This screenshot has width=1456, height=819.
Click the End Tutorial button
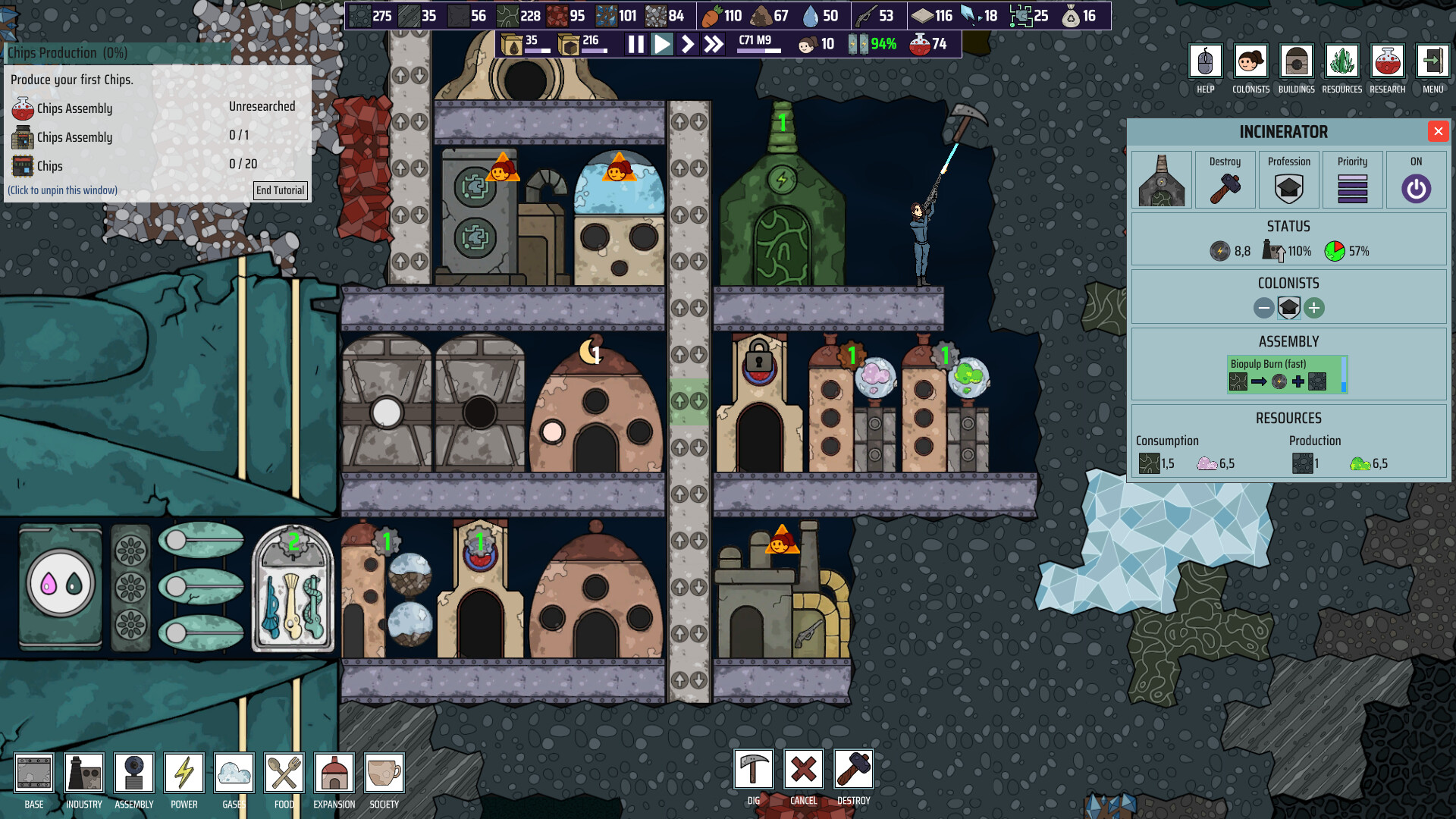coord(280,190)
